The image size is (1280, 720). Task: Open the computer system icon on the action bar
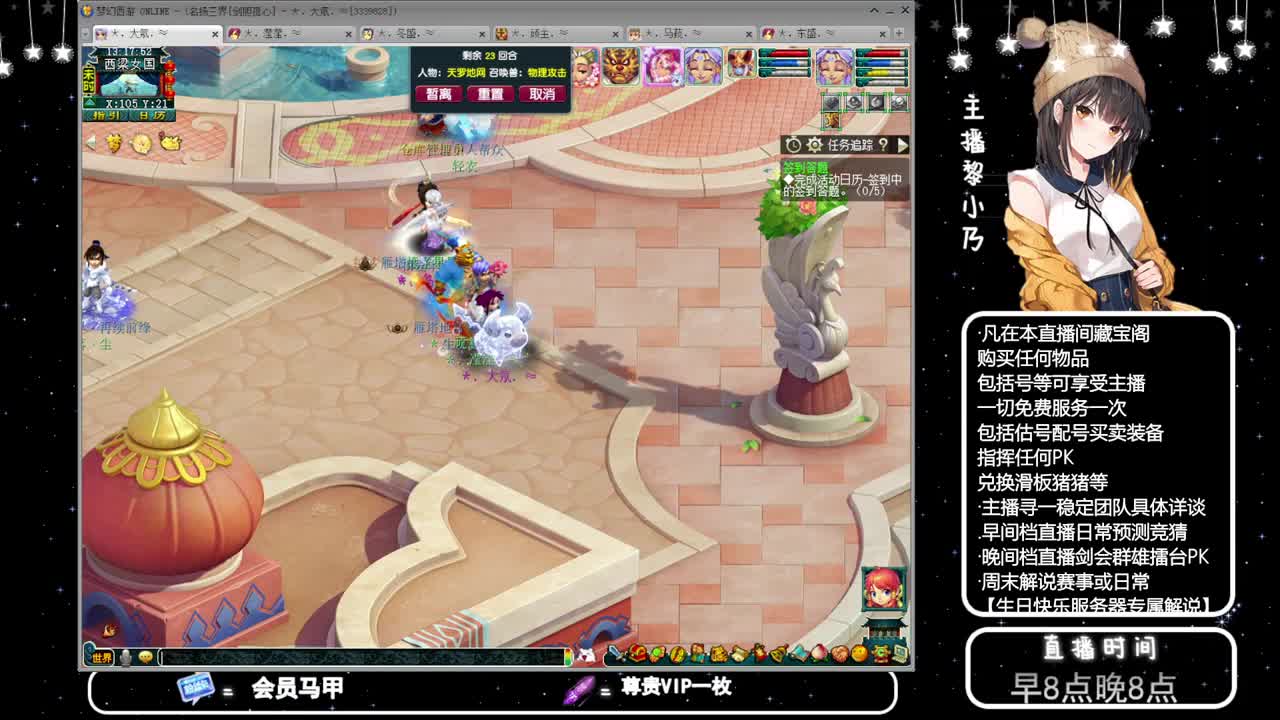coord(899,654)
